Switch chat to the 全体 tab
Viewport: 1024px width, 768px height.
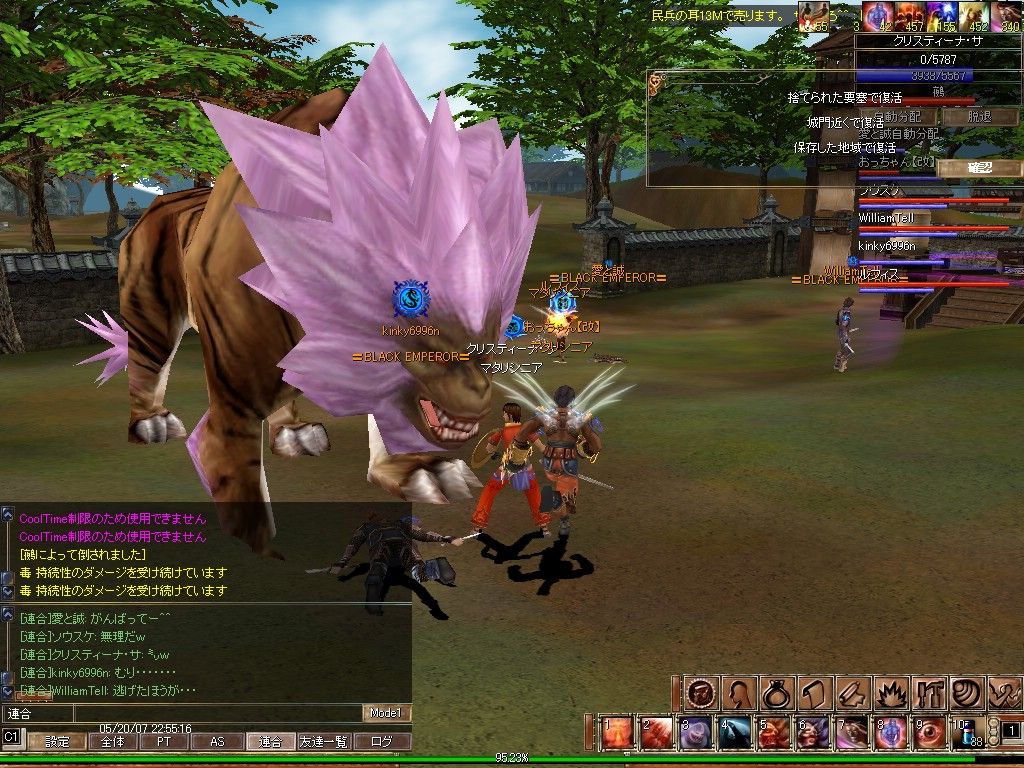point(112,742)
